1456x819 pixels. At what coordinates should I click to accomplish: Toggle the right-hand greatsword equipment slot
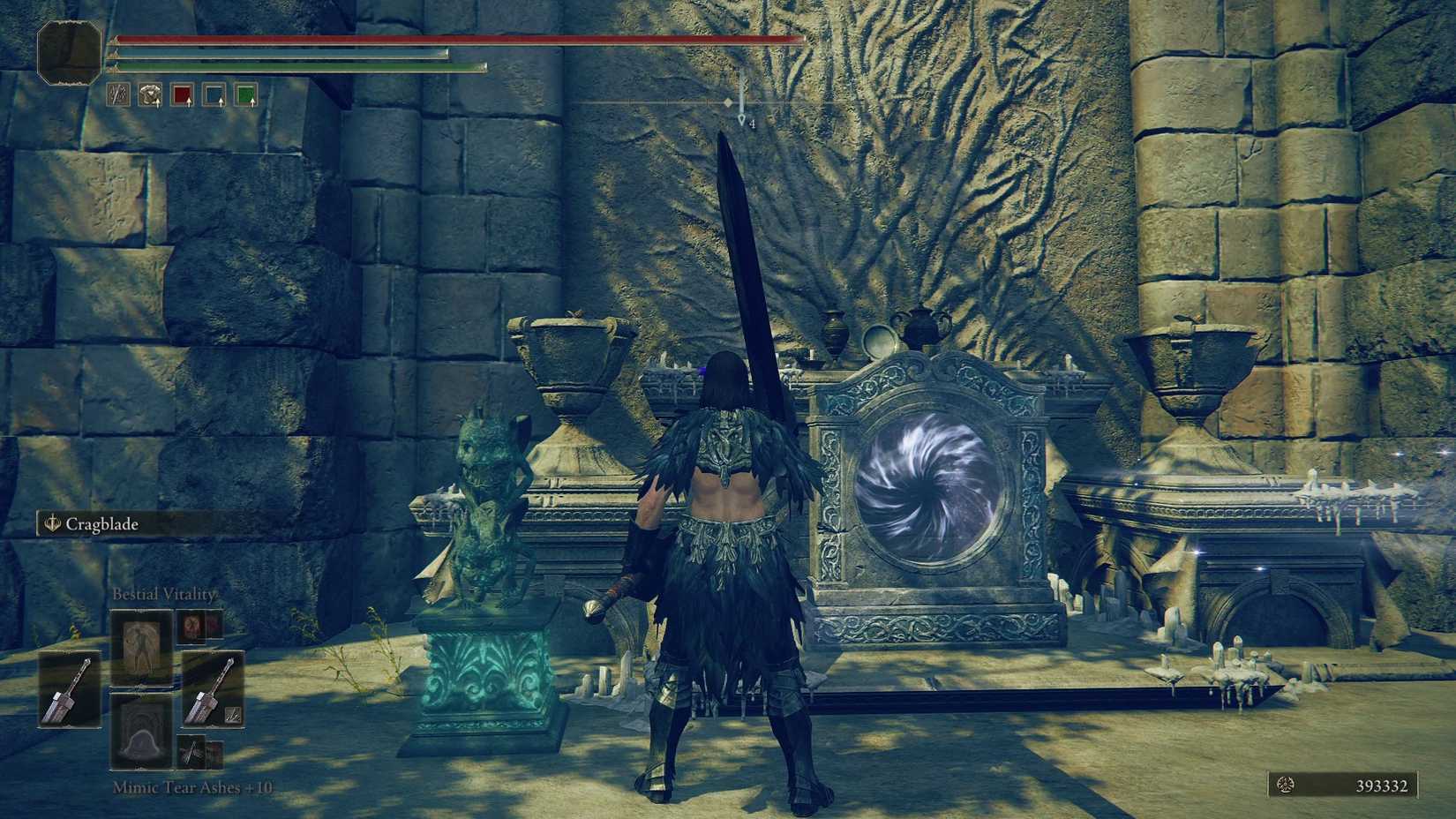click(x=214, y=689)
